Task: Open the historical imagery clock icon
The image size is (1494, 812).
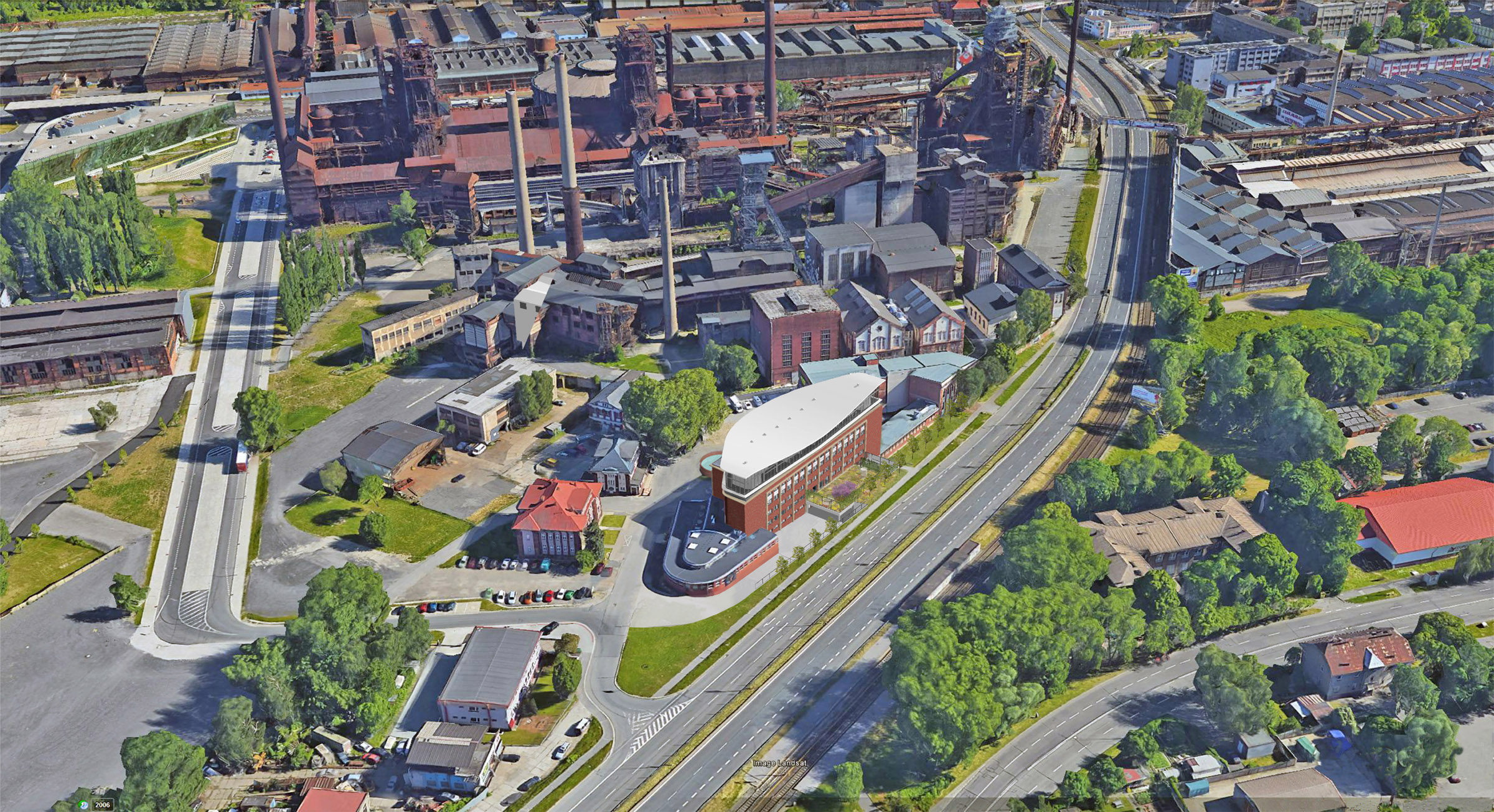Action: tap(85, 805)
